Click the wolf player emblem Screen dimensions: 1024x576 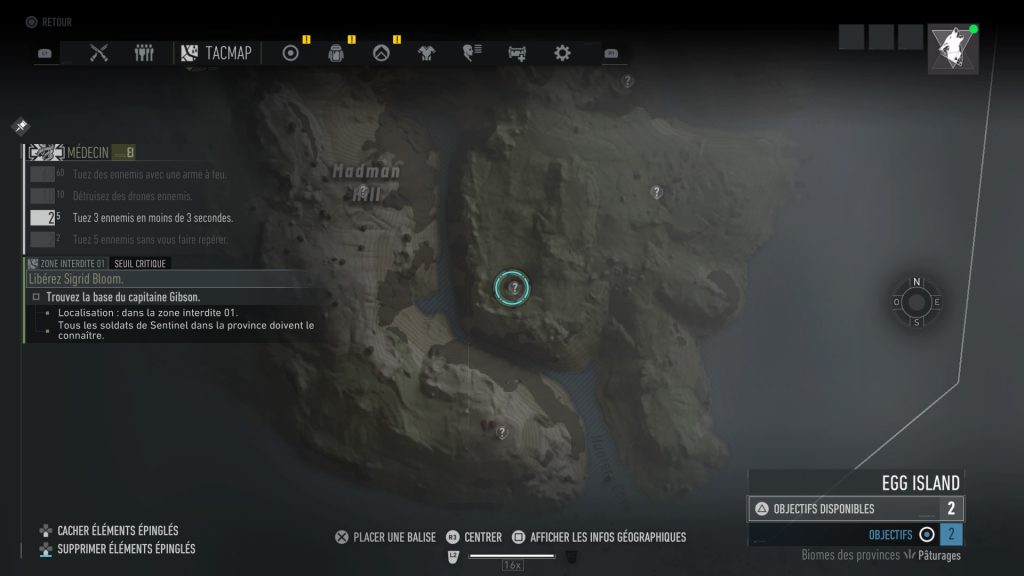952,49
